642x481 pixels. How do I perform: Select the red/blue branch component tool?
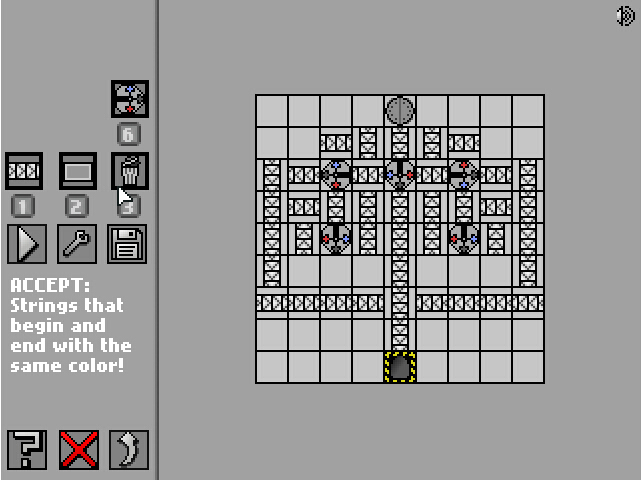130,99
